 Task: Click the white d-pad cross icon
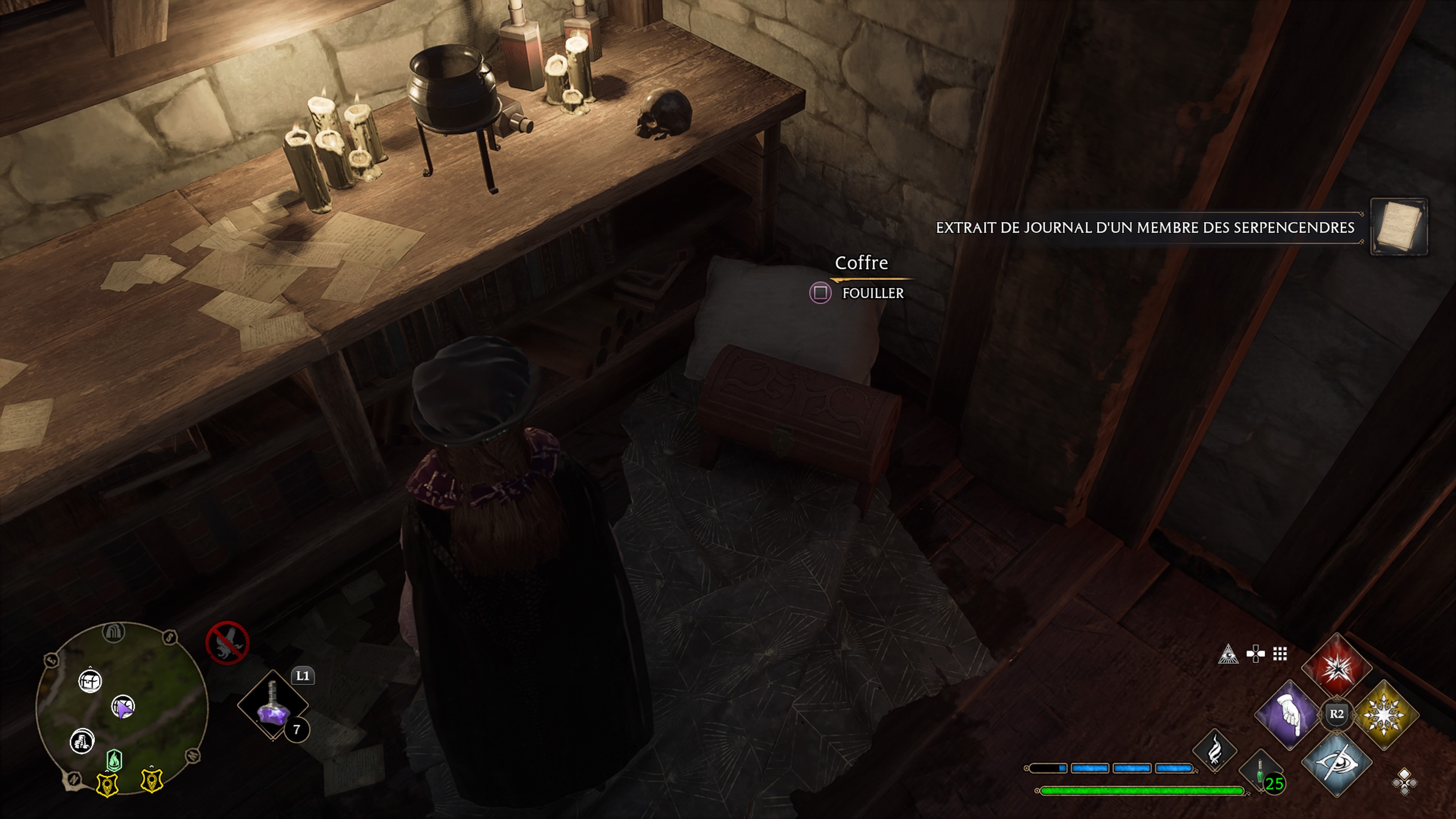(x=1255, y=654)
